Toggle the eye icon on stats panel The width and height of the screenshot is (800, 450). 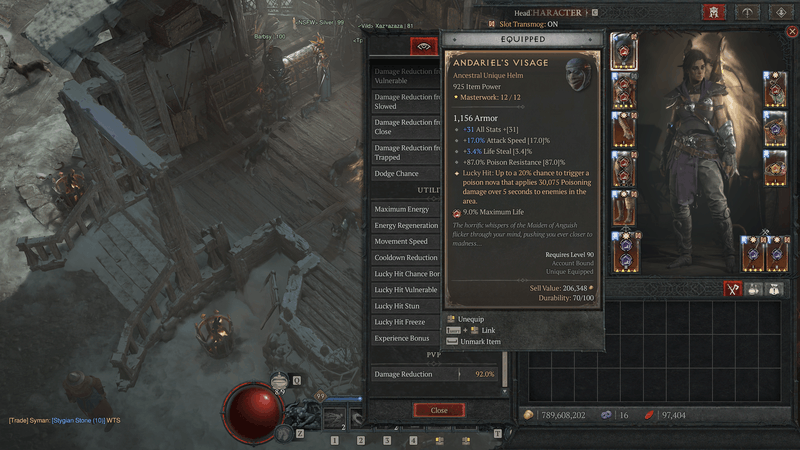pyautogui.click(x=423, y=46)
